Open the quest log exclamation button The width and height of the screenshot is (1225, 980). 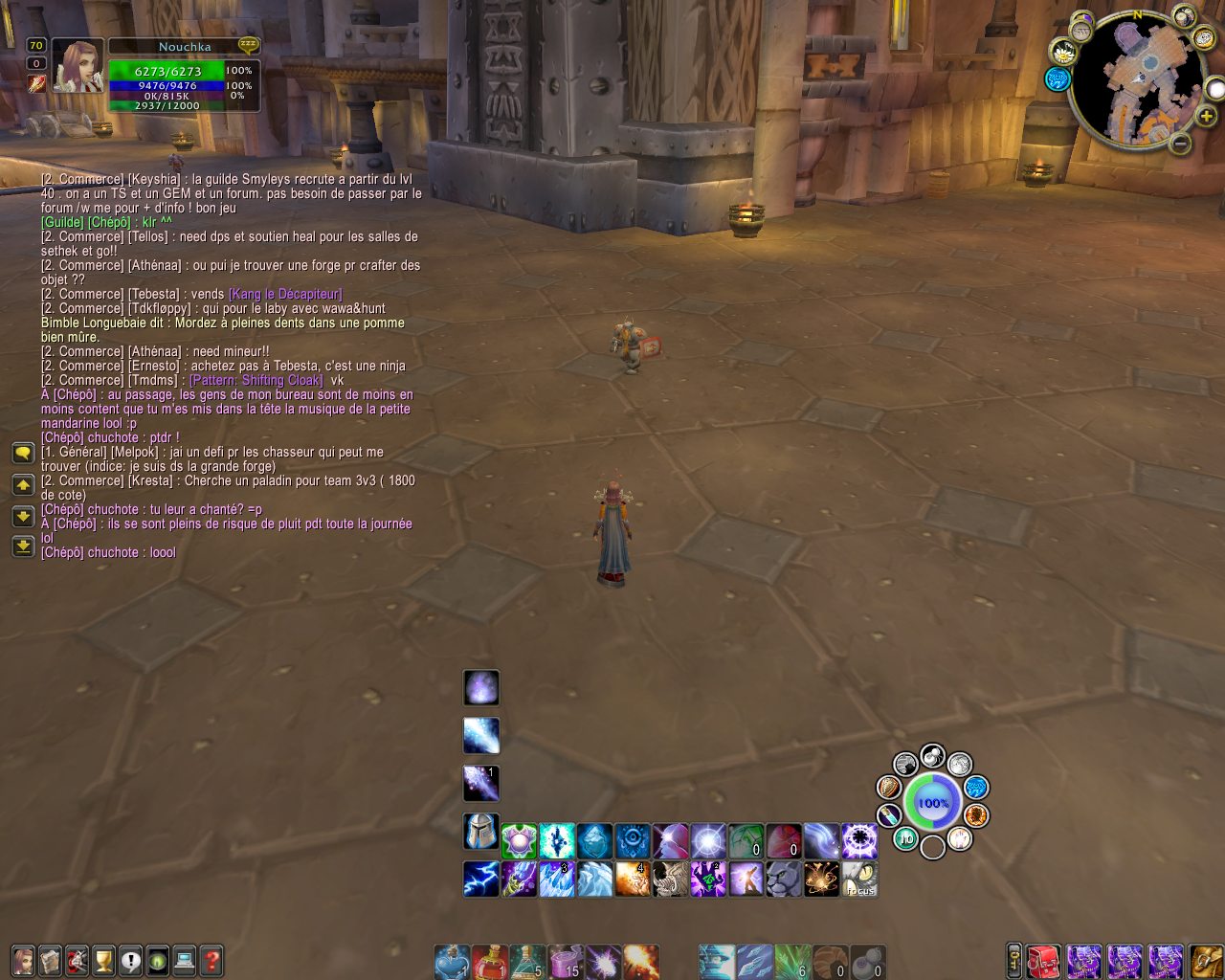pyautogui.click(x=130, y=960)
